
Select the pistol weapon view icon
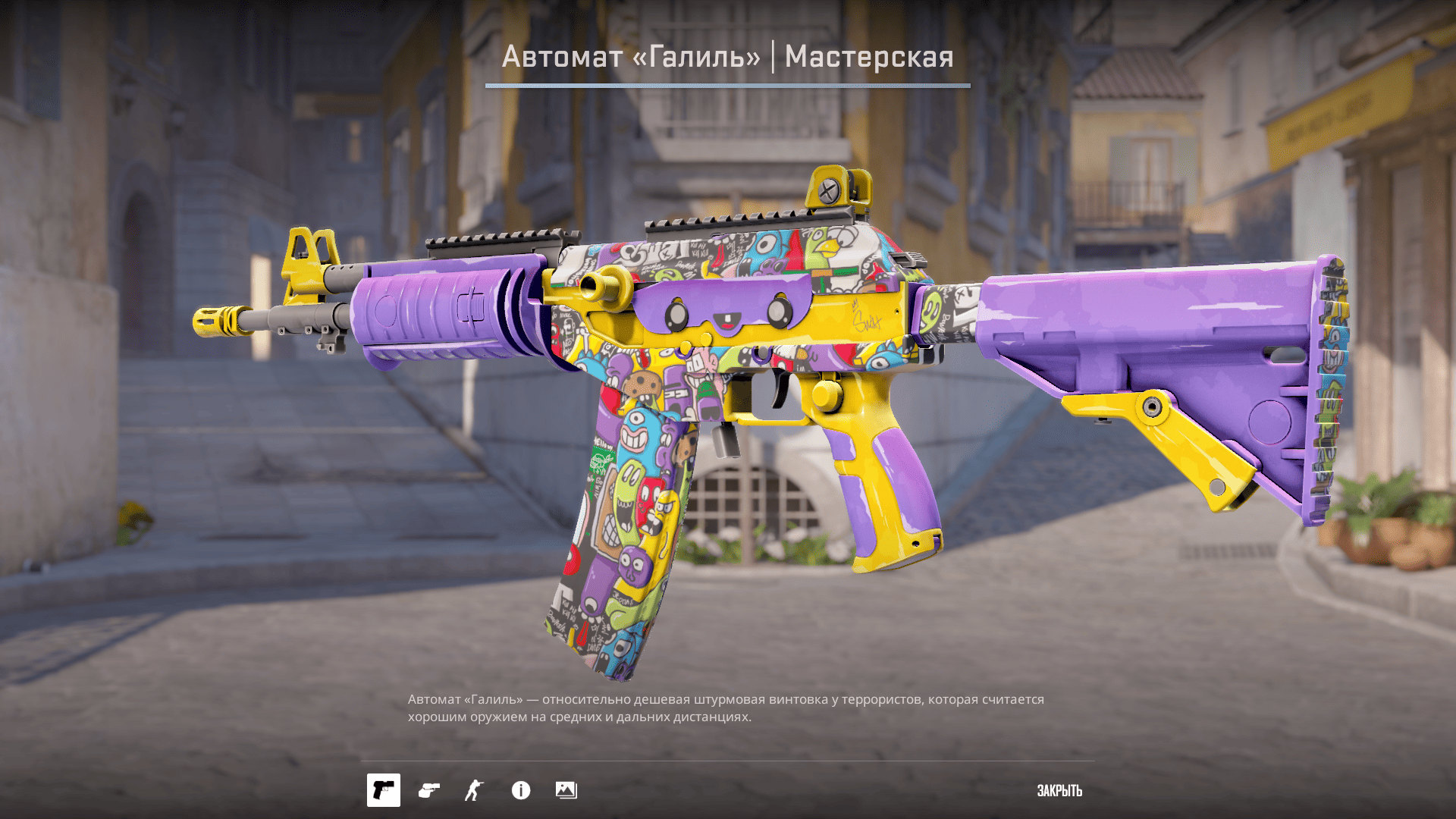(384, 790)
